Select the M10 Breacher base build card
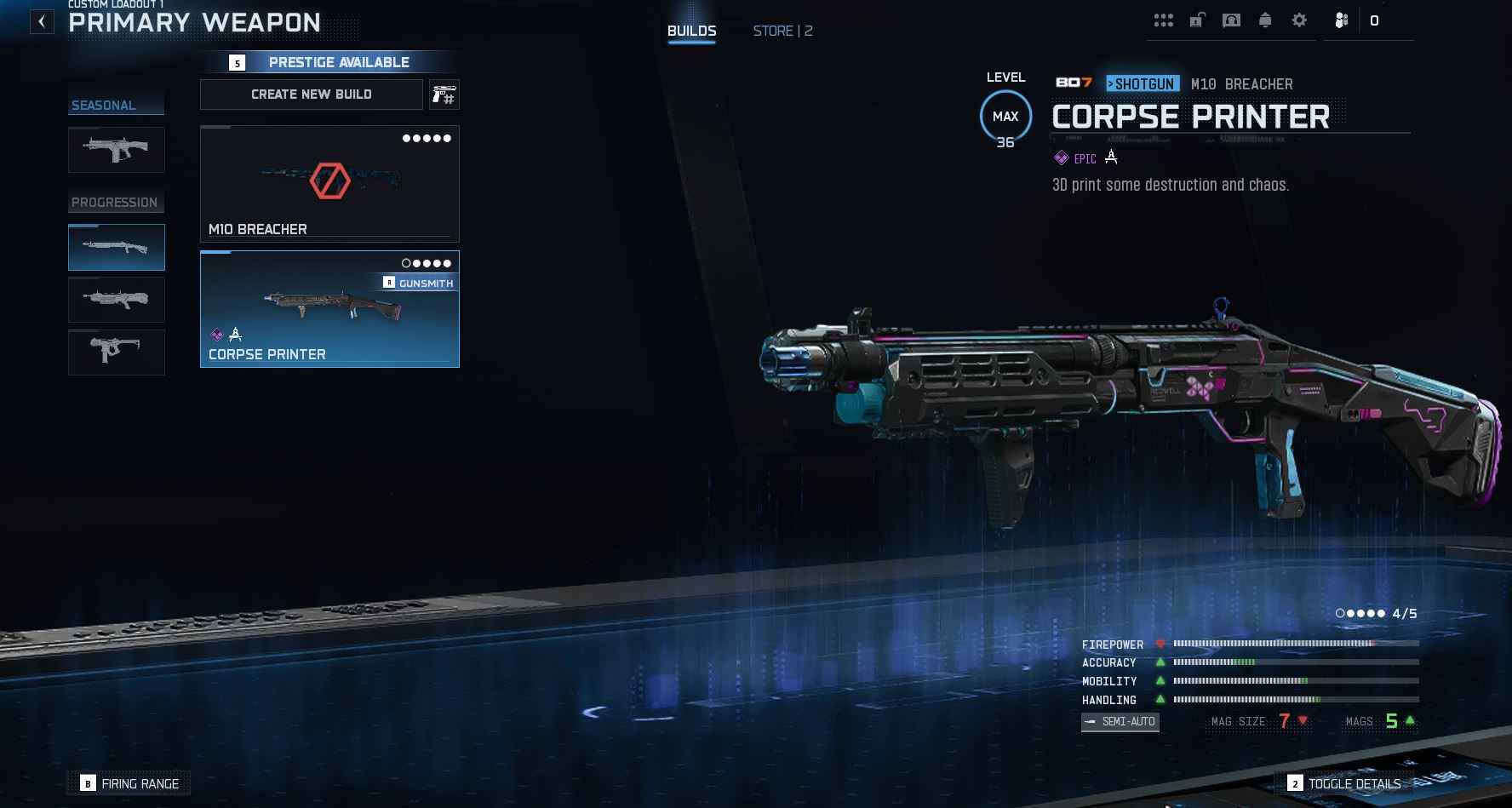Screen dimensions: 1512x808 [x=329, y=184]
